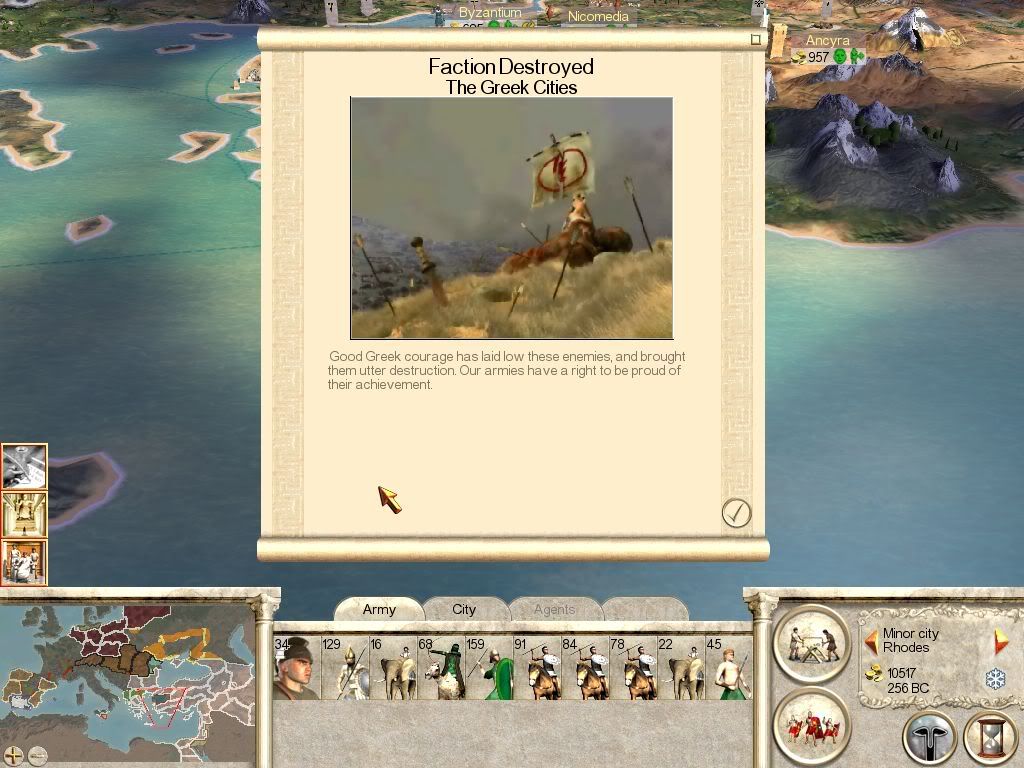Select the general's portrait unit card
The image size is (1024, 768).
click(296, 667)
